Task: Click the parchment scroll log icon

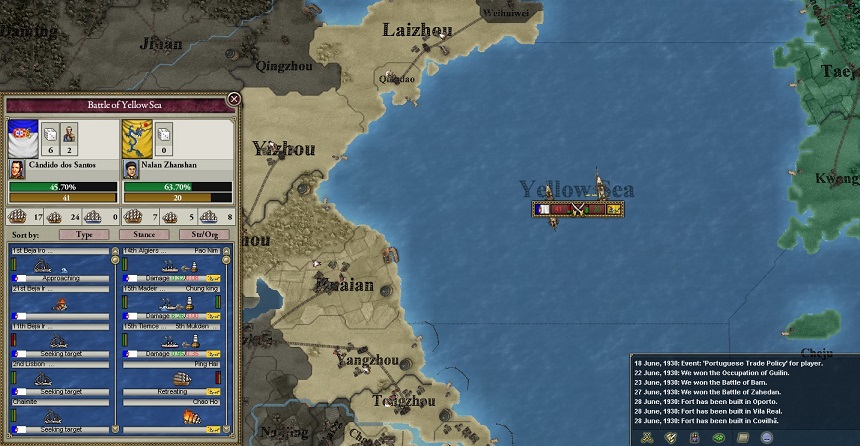Action: 743,437
